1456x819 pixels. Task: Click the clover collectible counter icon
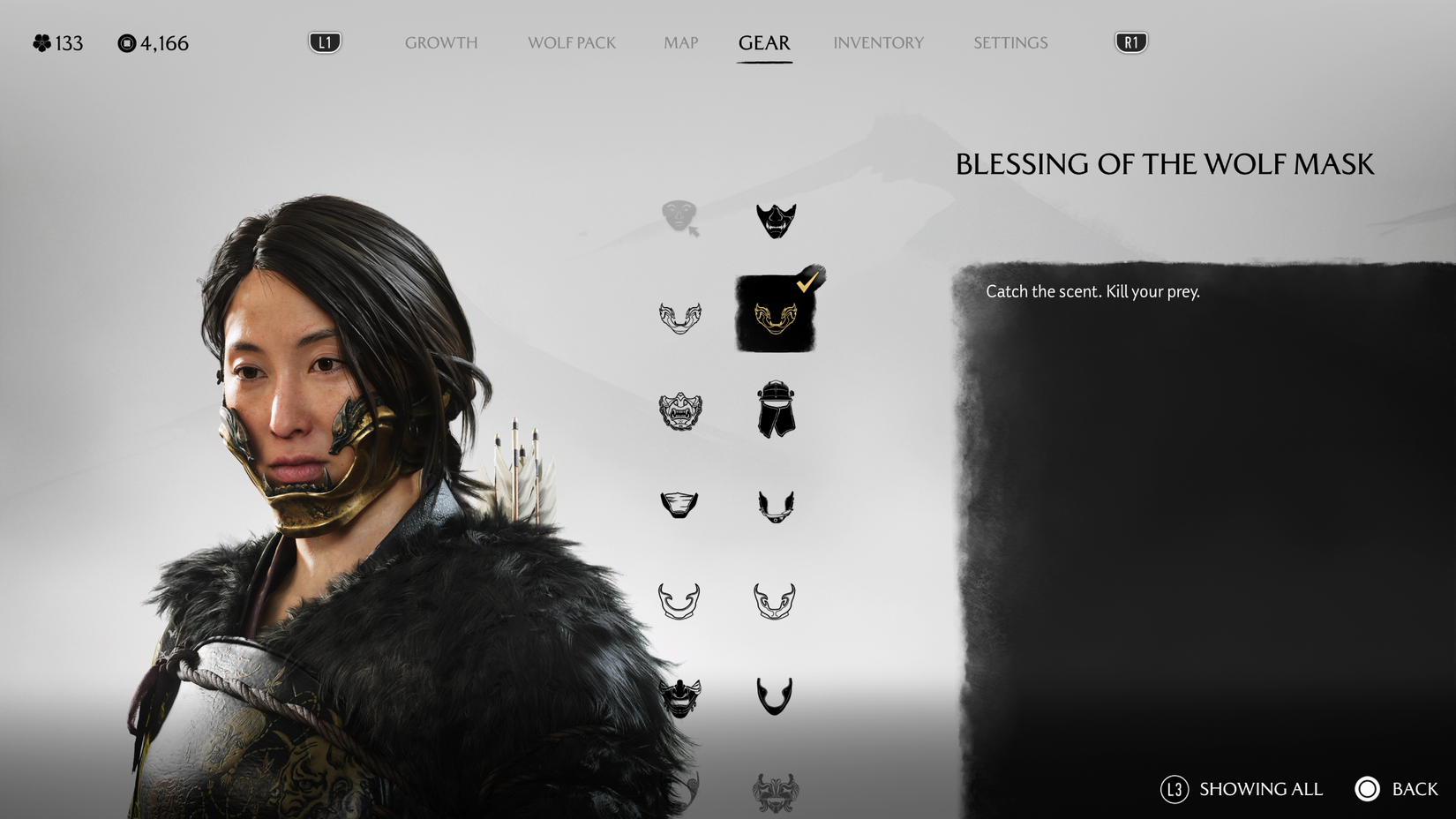pos(39,41)
